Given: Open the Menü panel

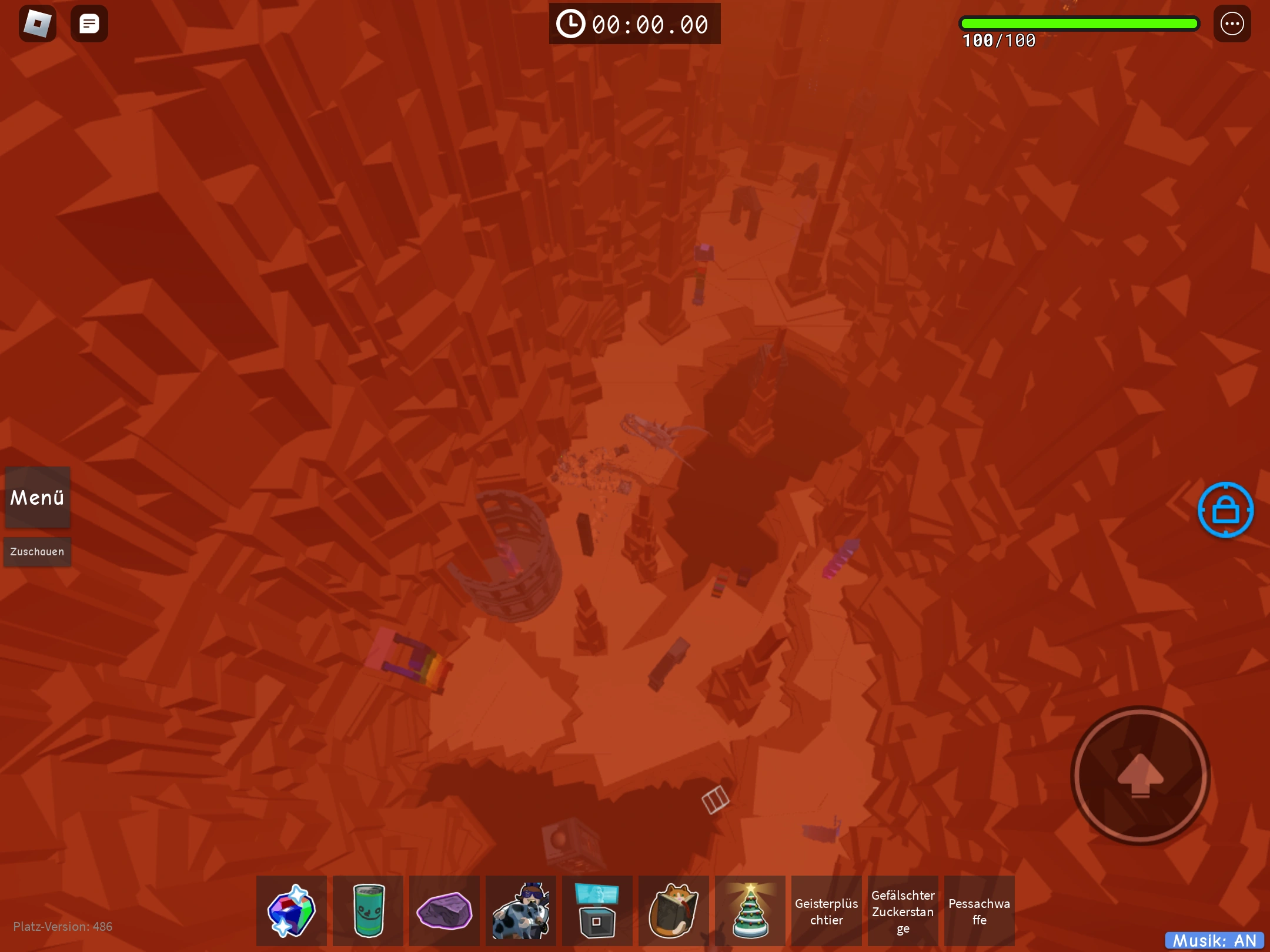Looking at the screenshot, I should click(37, 498).
